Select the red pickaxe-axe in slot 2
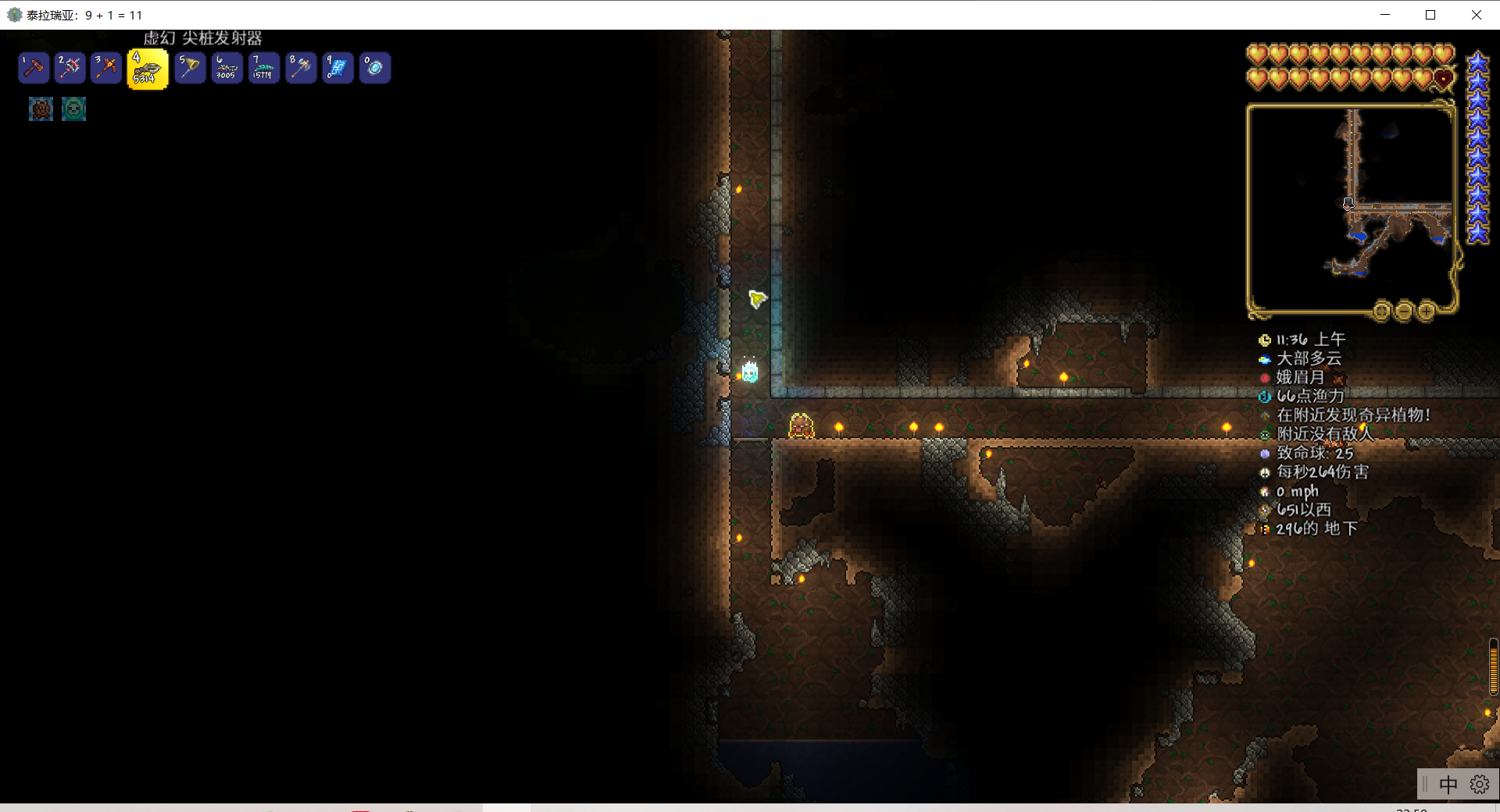Viewport: 1500px width, 812px height. 70,68
